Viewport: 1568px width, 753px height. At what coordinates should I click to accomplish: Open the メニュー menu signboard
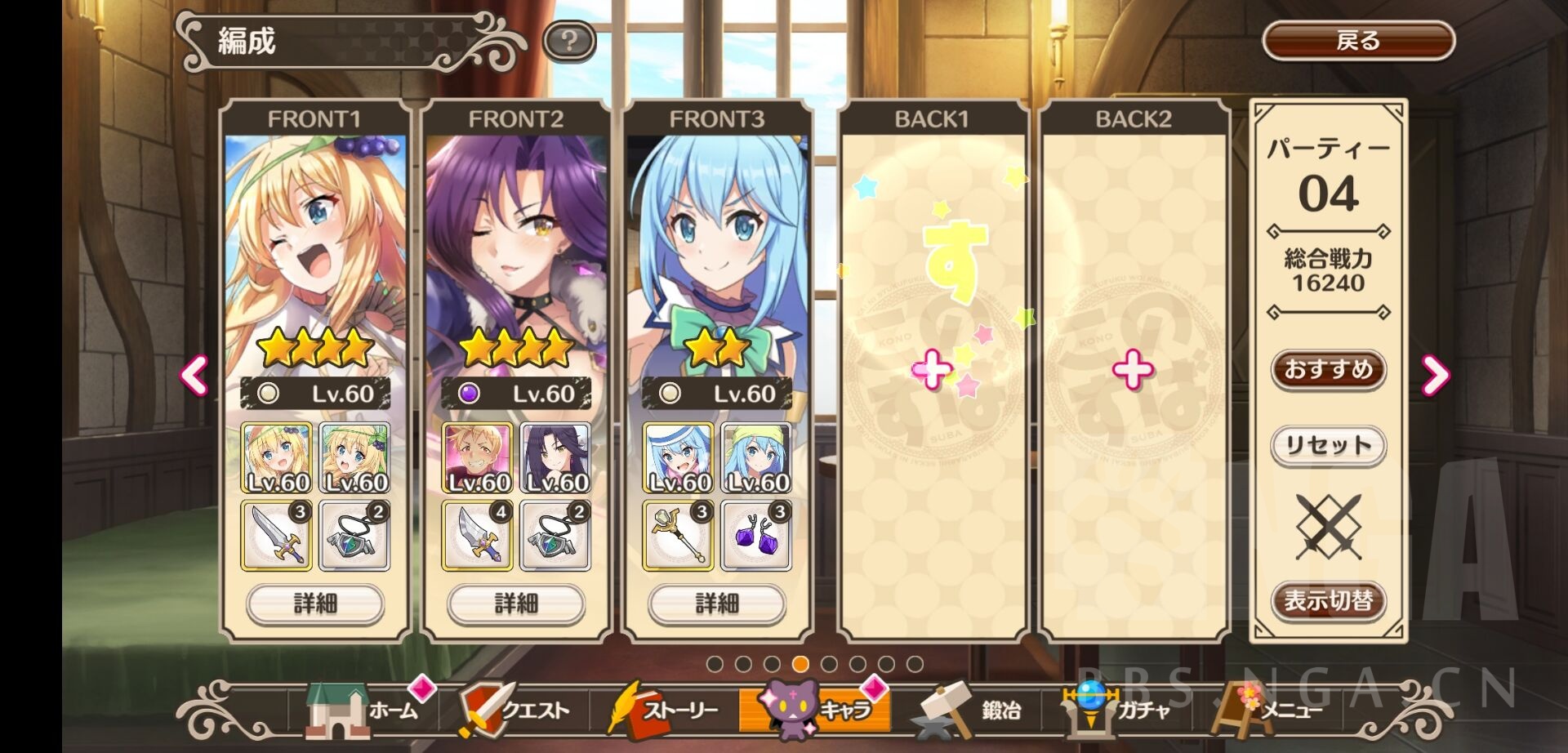(1266, 711)
